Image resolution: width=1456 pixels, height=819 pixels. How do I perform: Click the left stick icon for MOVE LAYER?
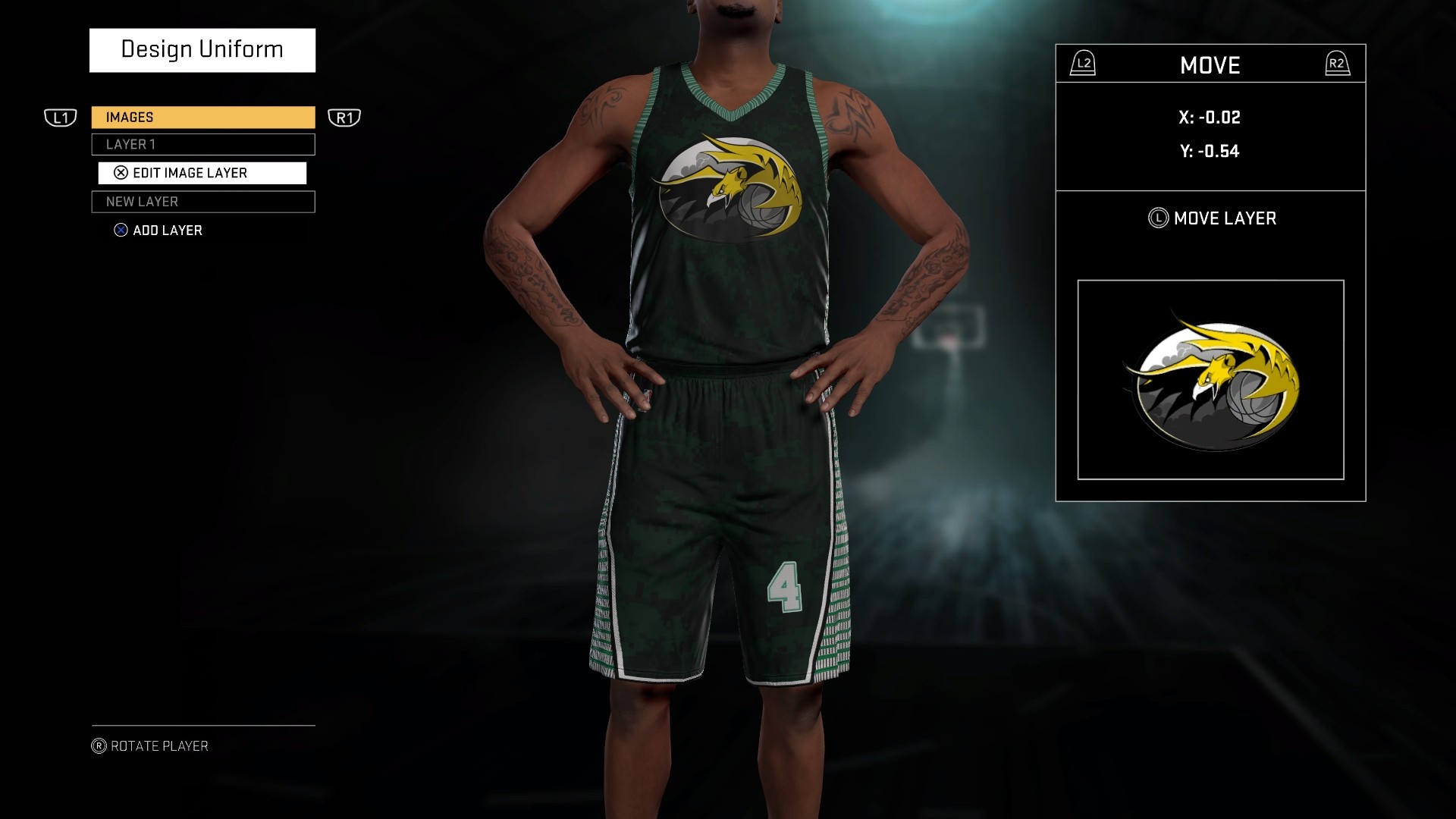coord(1160,218)
